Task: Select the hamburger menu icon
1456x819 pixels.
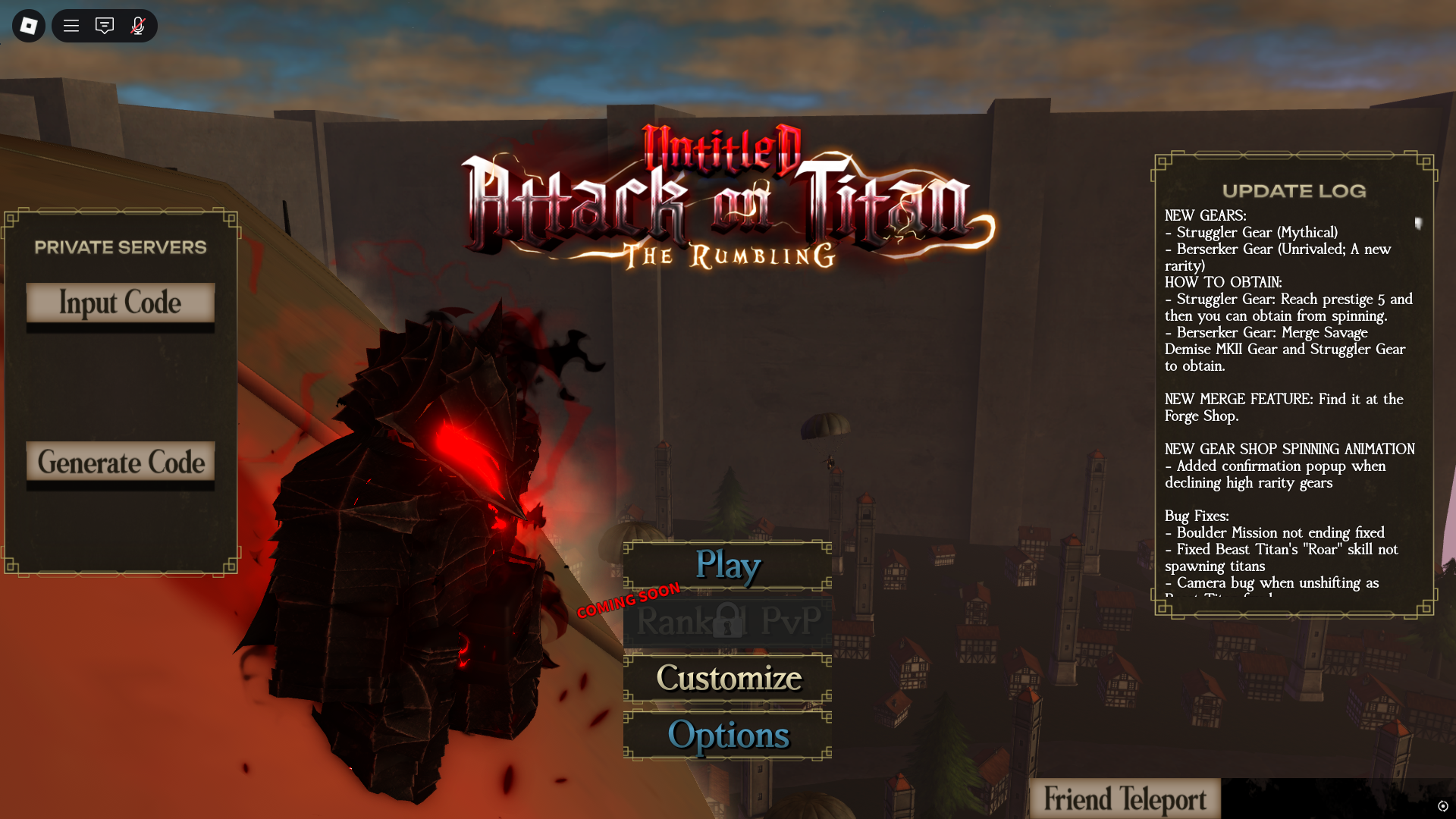Action: [71, 25]
